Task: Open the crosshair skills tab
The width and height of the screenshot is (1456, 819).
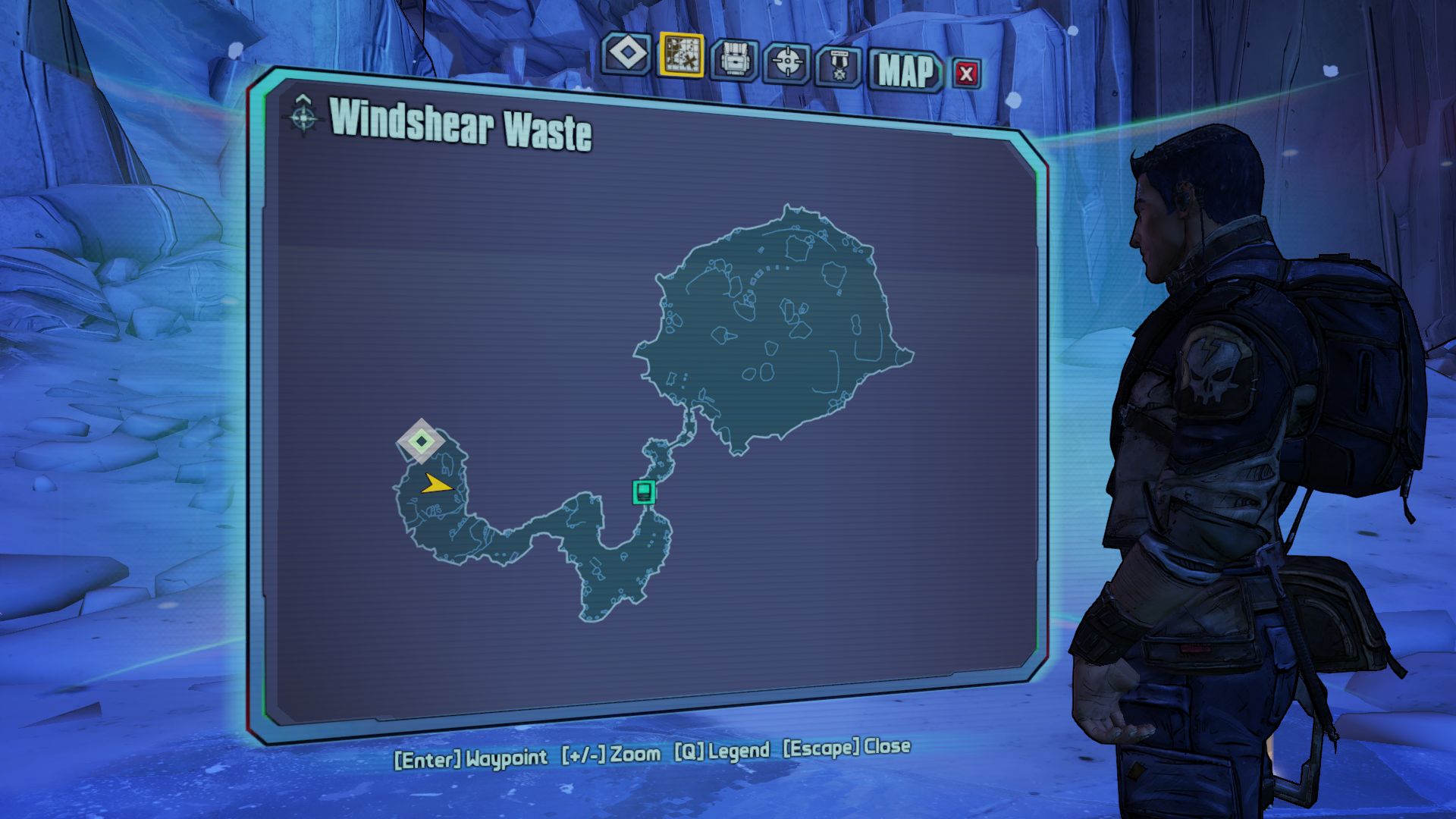Action: tap(787, 62)
